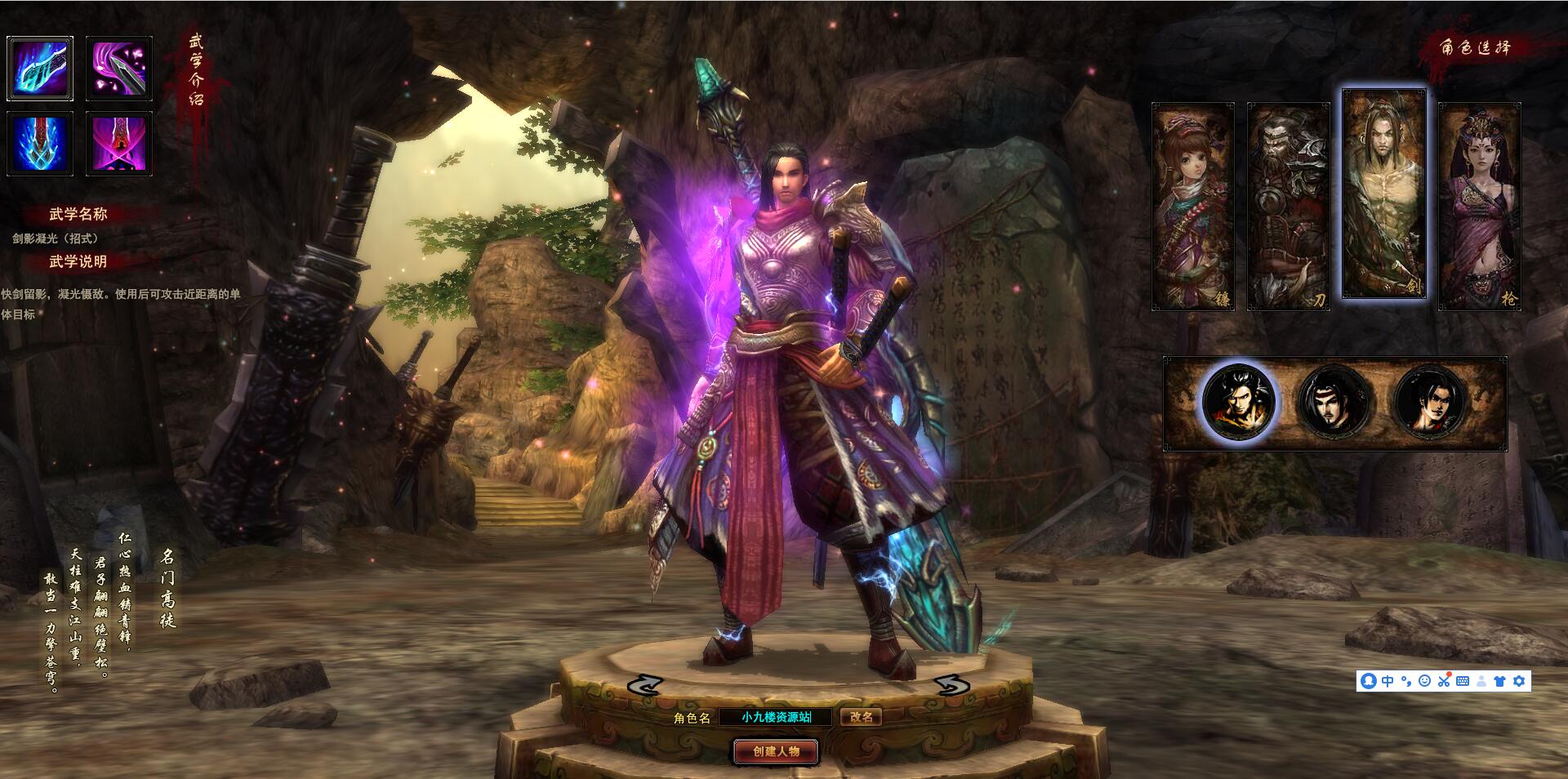Image resolution: width=1568 pixels, height=779 pixels.
Task: Pick the 枪 spear class card
Action: coord(1479,206)
